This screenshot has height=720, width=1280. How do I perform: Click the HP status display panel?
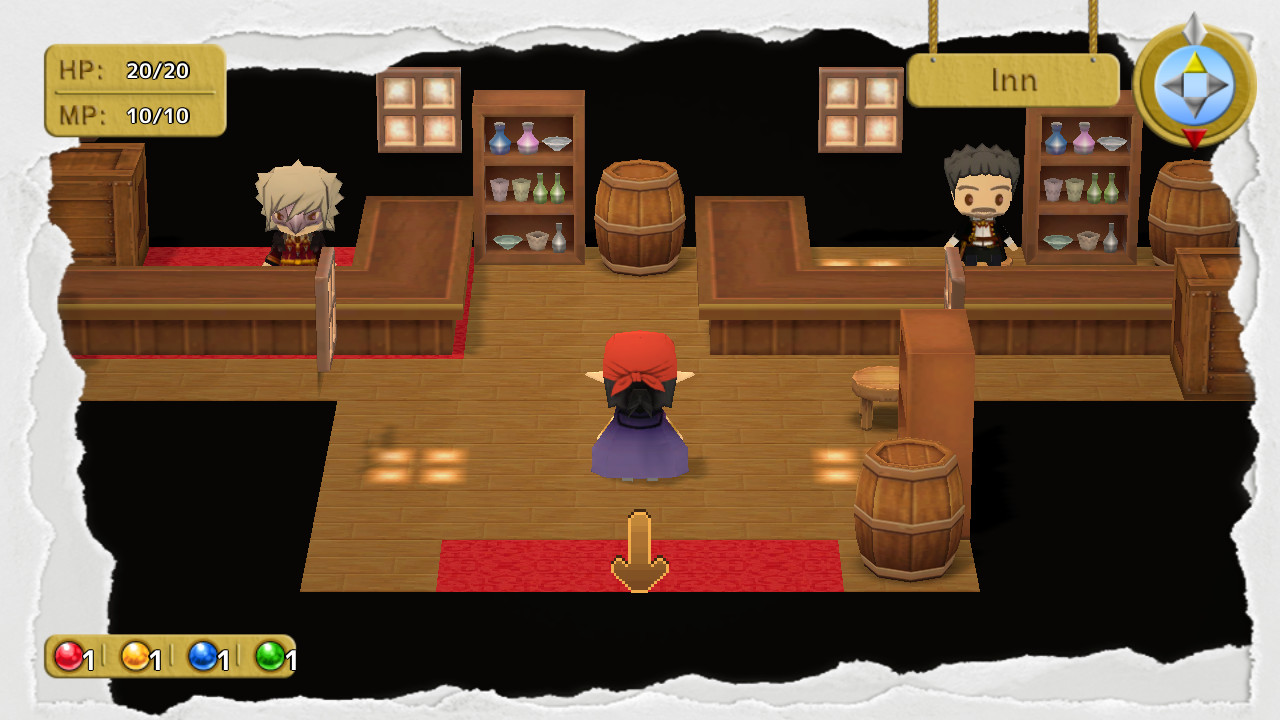click(x=135, y=90)
